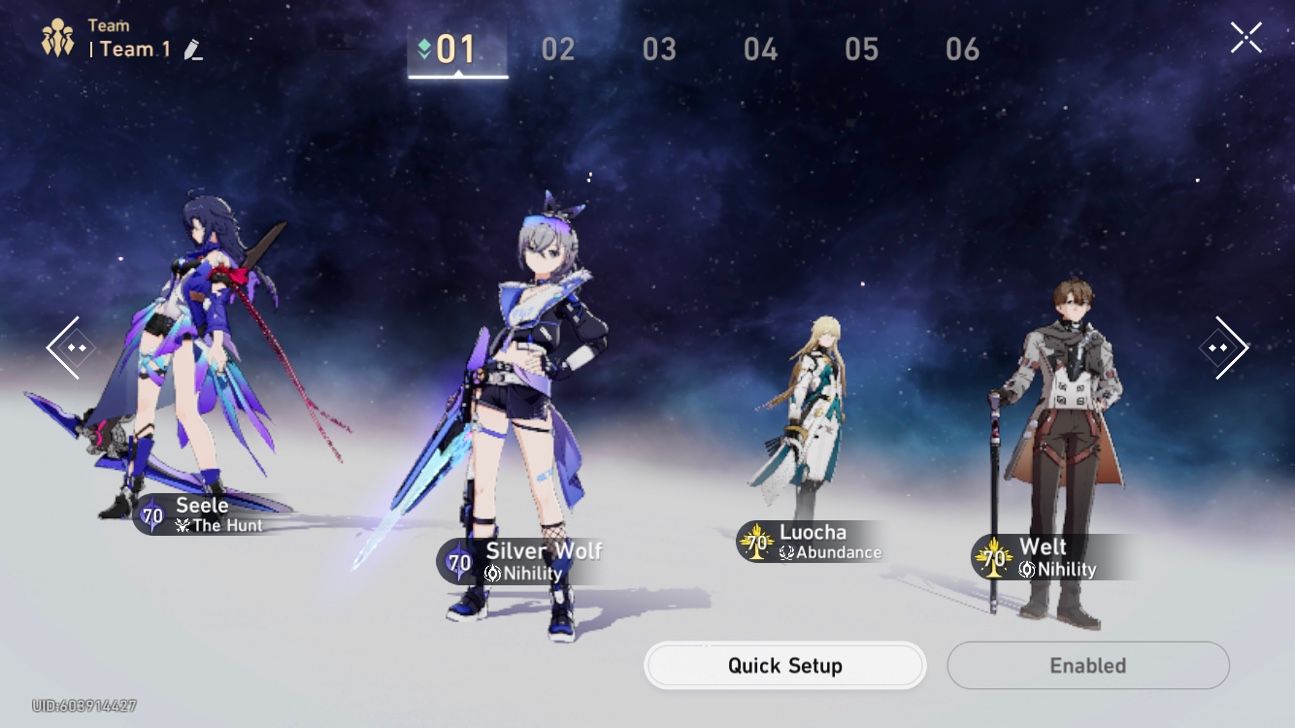The image size is (1295, 728).
Task: Close the team screen with the X button
Action: [1247, 37]
